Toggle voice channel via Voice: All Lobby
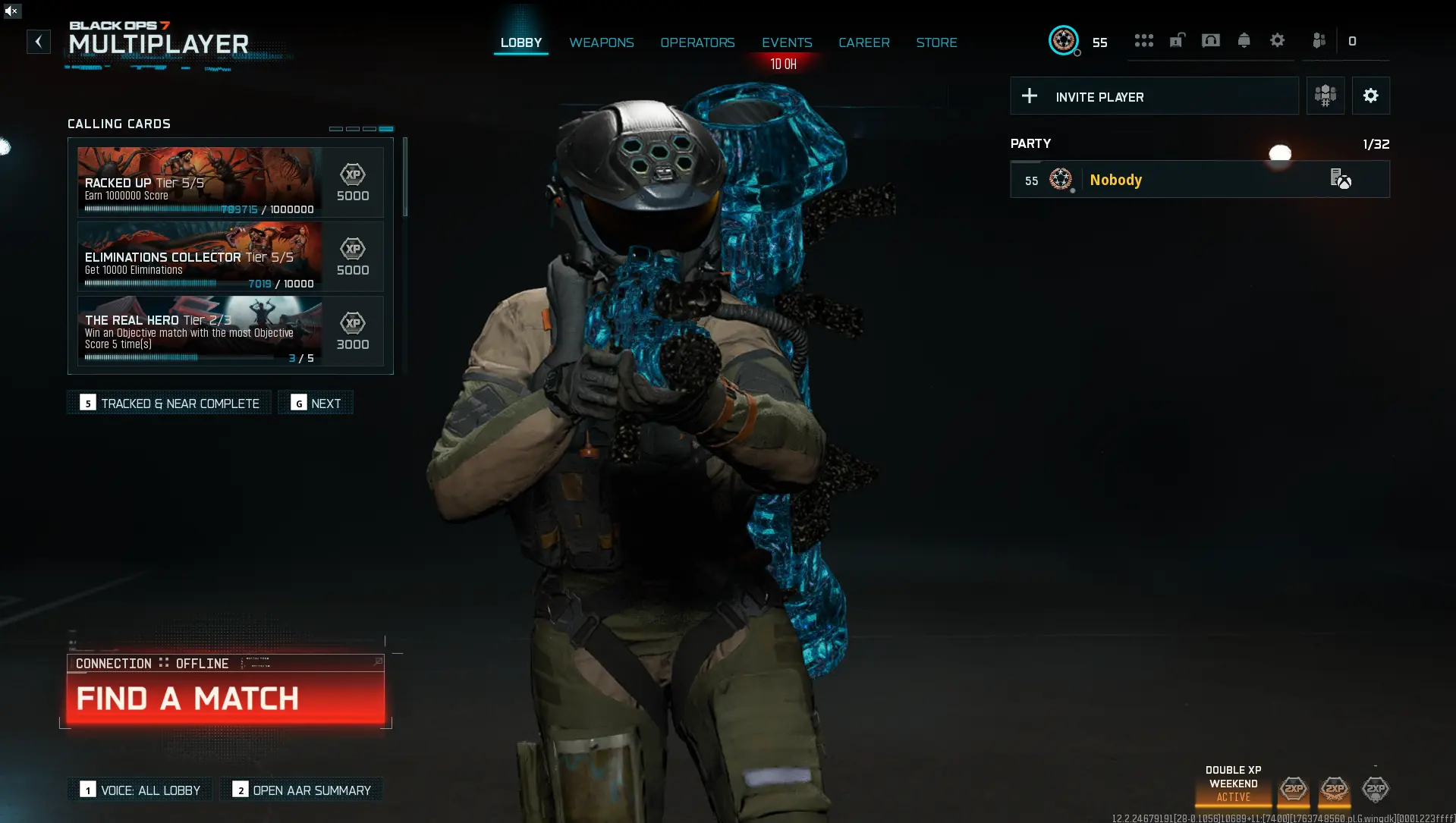The height and width of the screenshot is (823, 1456). point(139,790)
